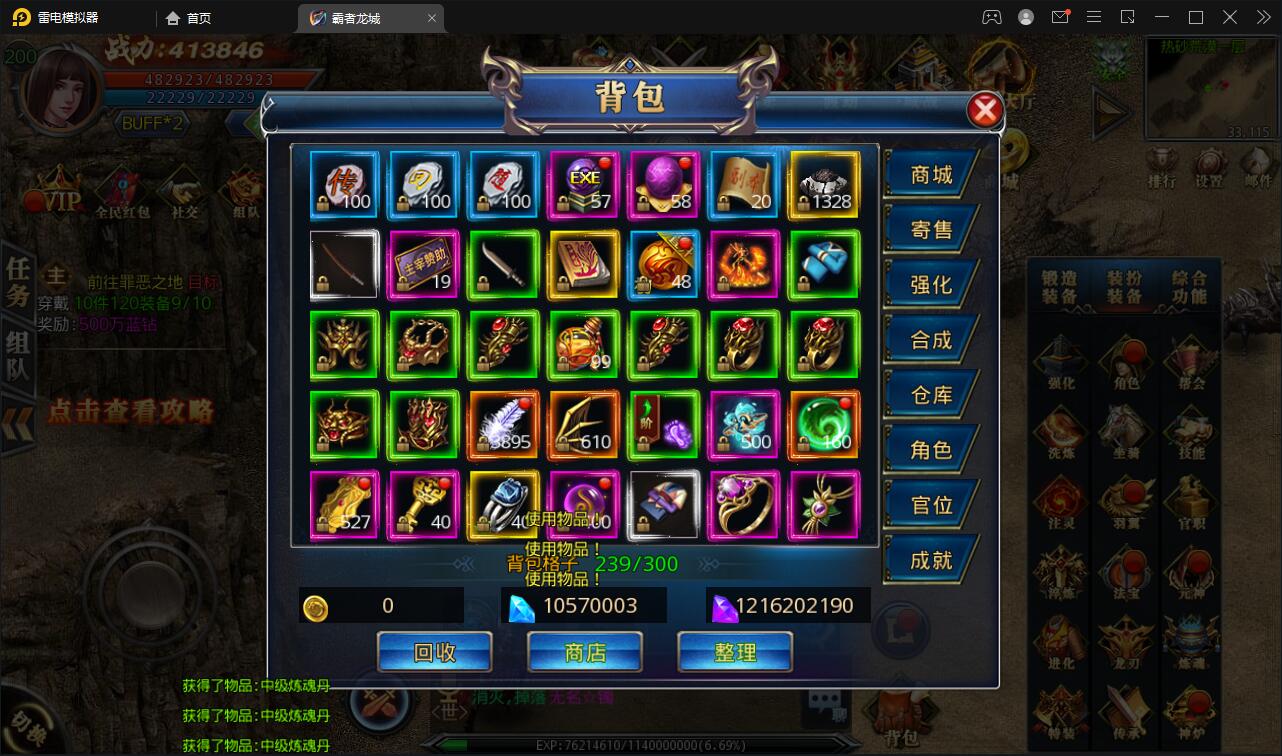Open the 角色 character menu
Screen dimensions: 1282x756
930,450
